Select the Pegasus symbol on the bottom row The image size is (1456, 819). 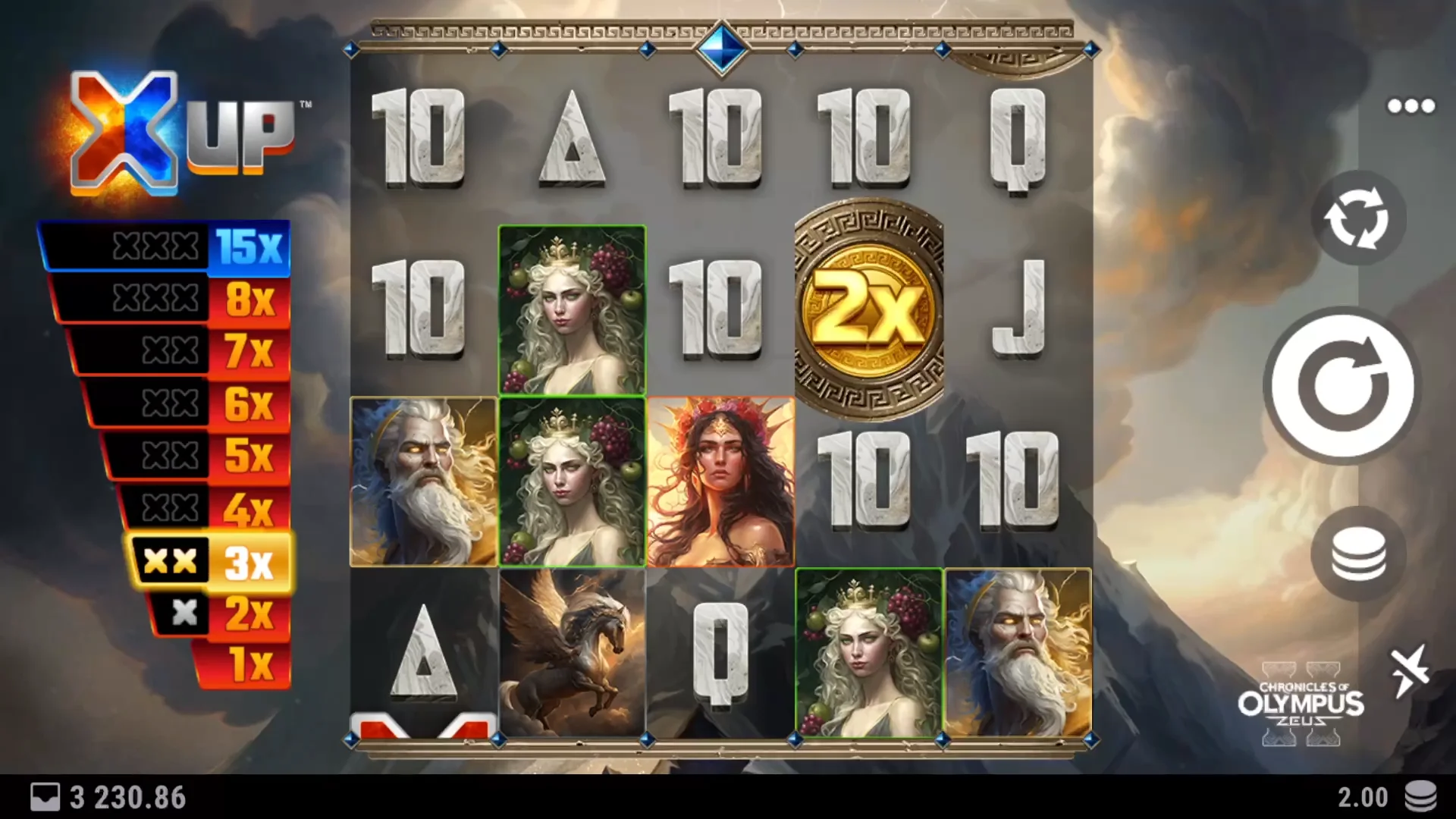tap(573, 654)
